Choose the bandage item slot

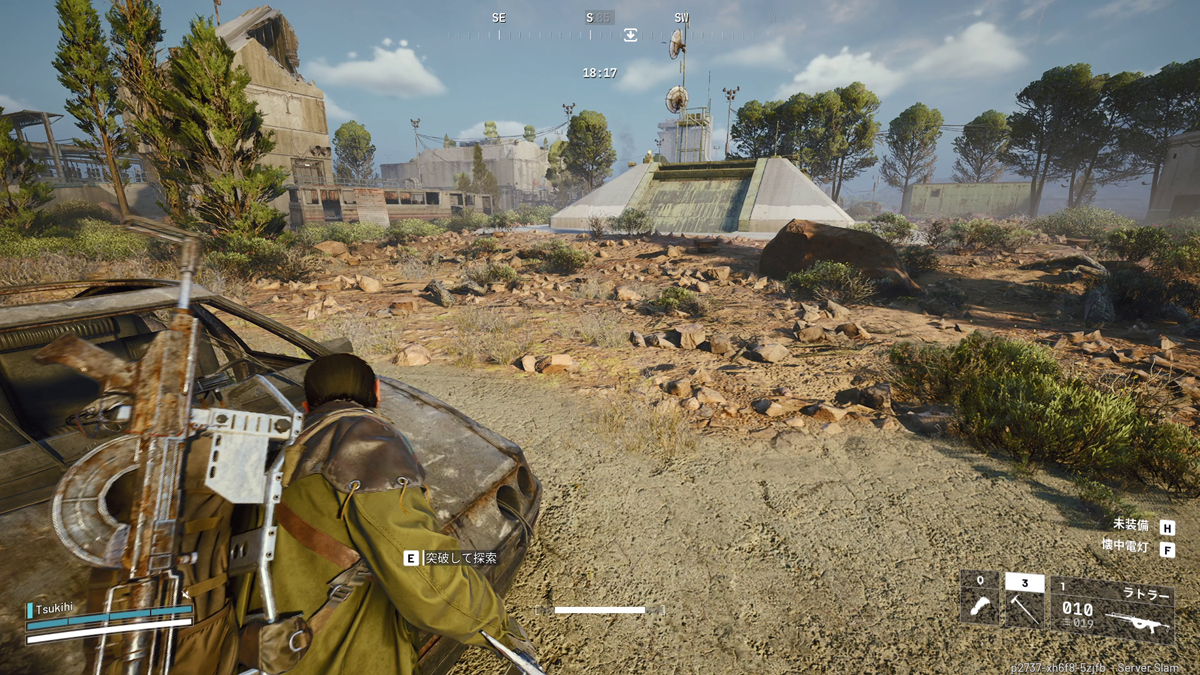pos(979,602)
